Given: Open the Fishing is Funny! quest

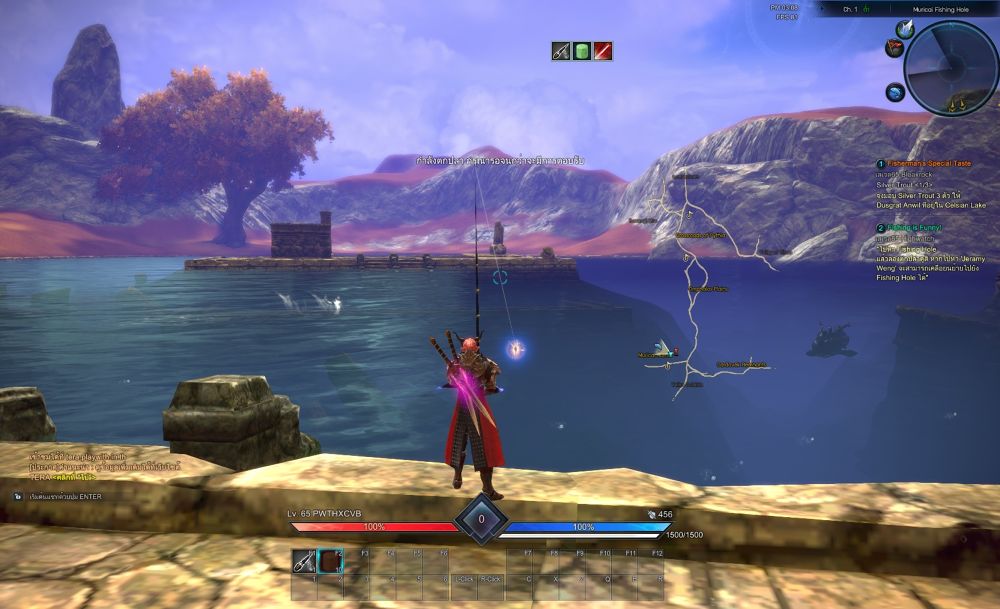Looking at the screenshot, I should pos(918,229).
